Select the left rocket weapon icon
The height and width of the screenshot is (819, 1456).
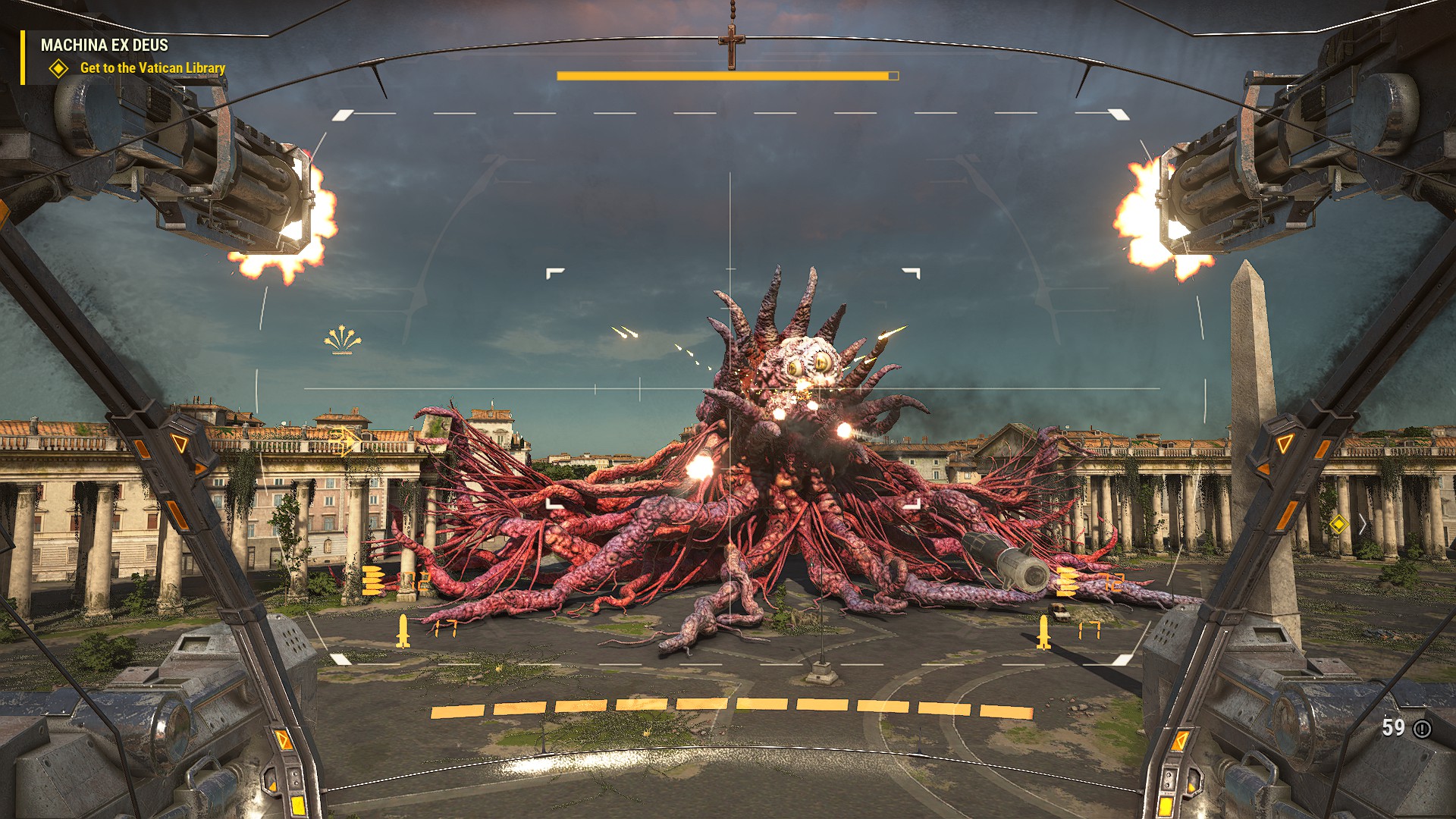403,631
